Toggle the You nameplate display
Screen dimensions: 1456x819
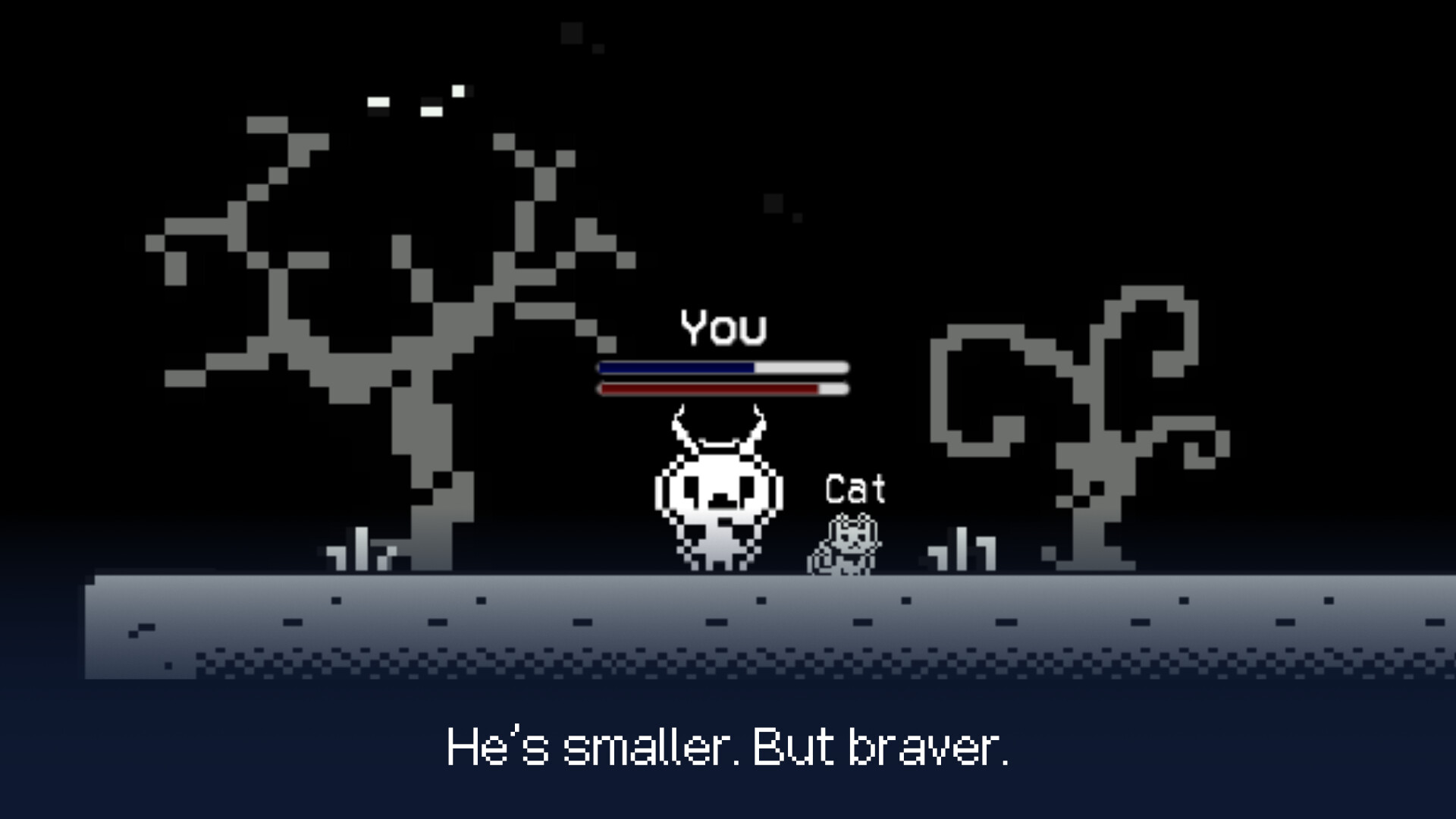click(x=722, y=328)
